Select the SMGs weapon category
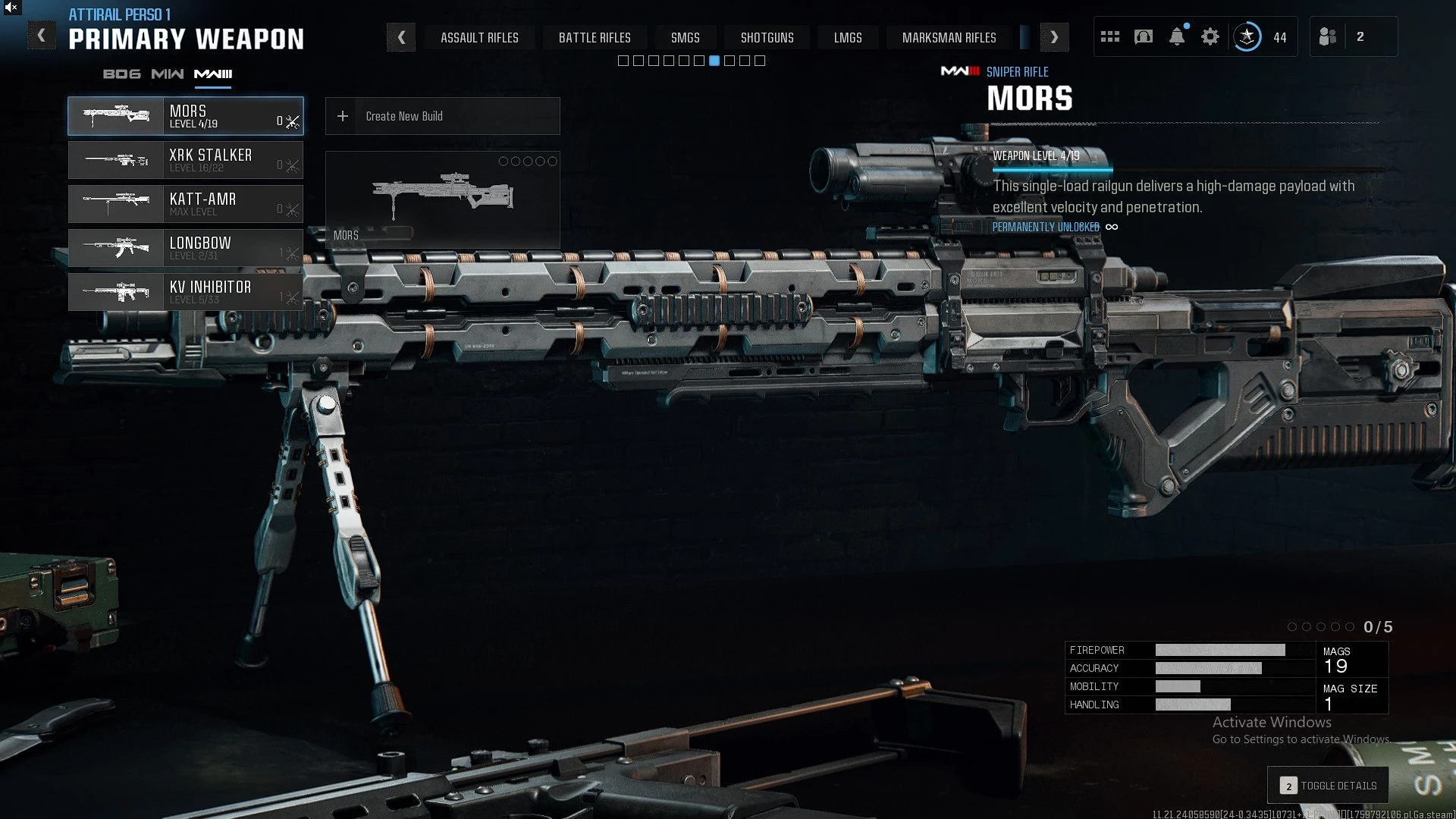The image size is (1456, 819). (x=685, y=38)
